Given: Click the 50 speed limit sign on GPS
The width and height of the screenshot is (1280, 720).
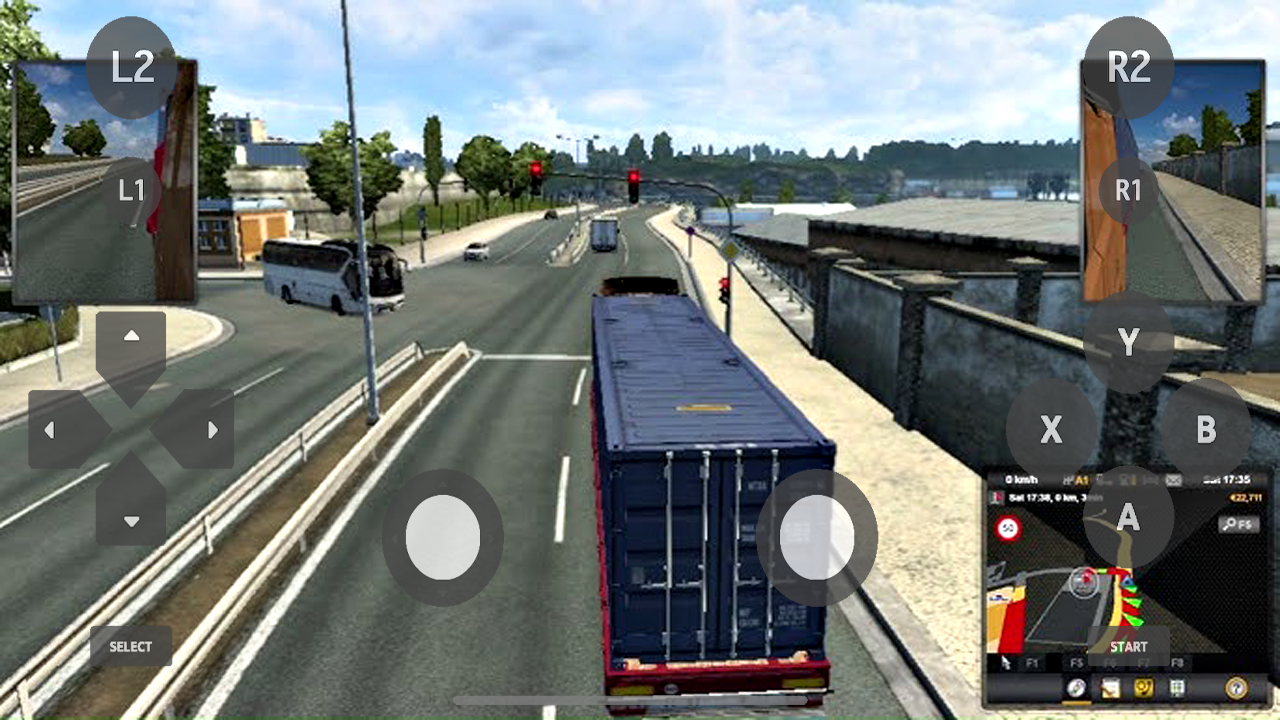Looking at the screenshot, I should pyautogui.click(x=1008, y=529).
